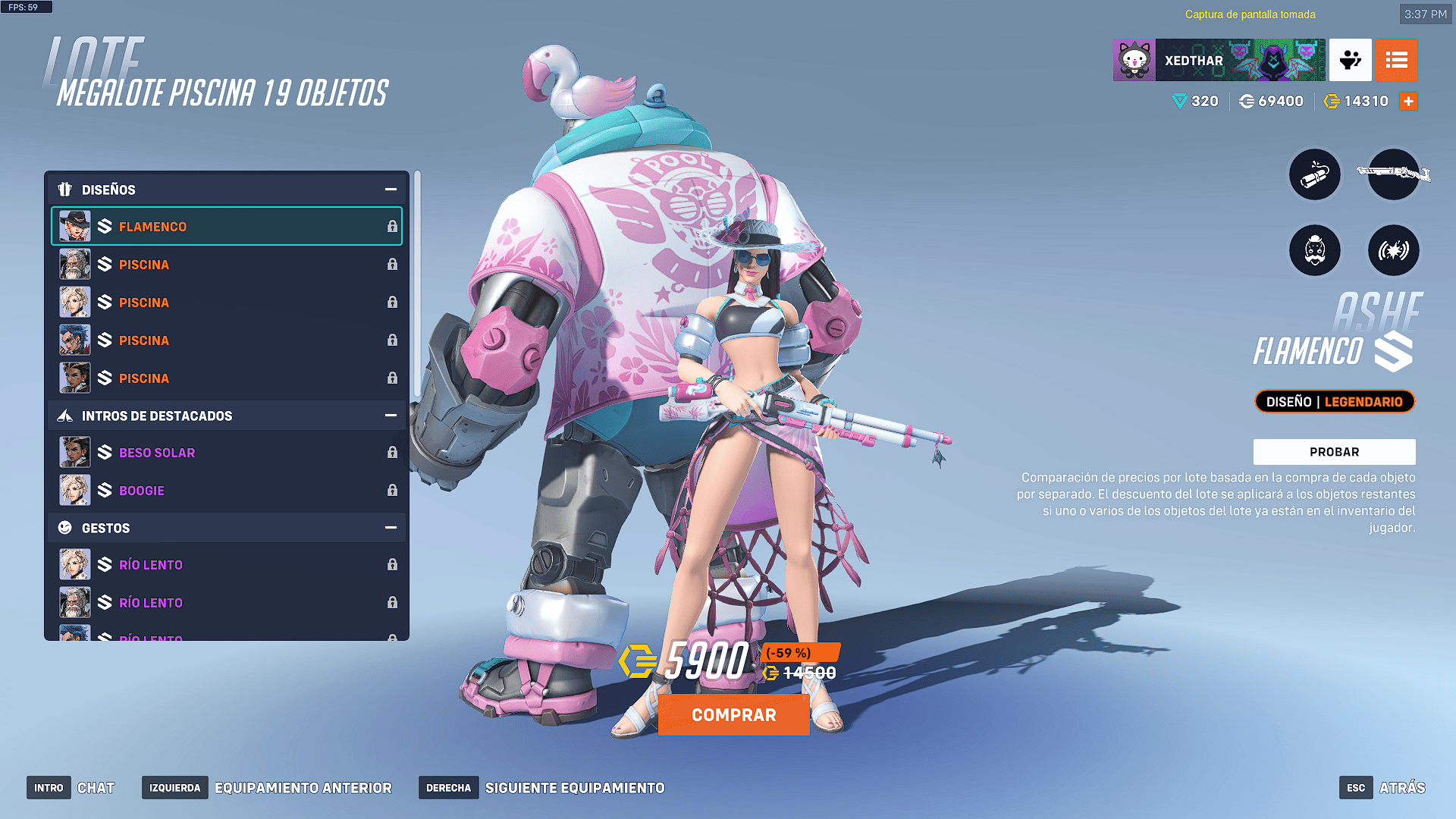
Task: Preview the dynamite ability icon
Action: coord(1315,175)
